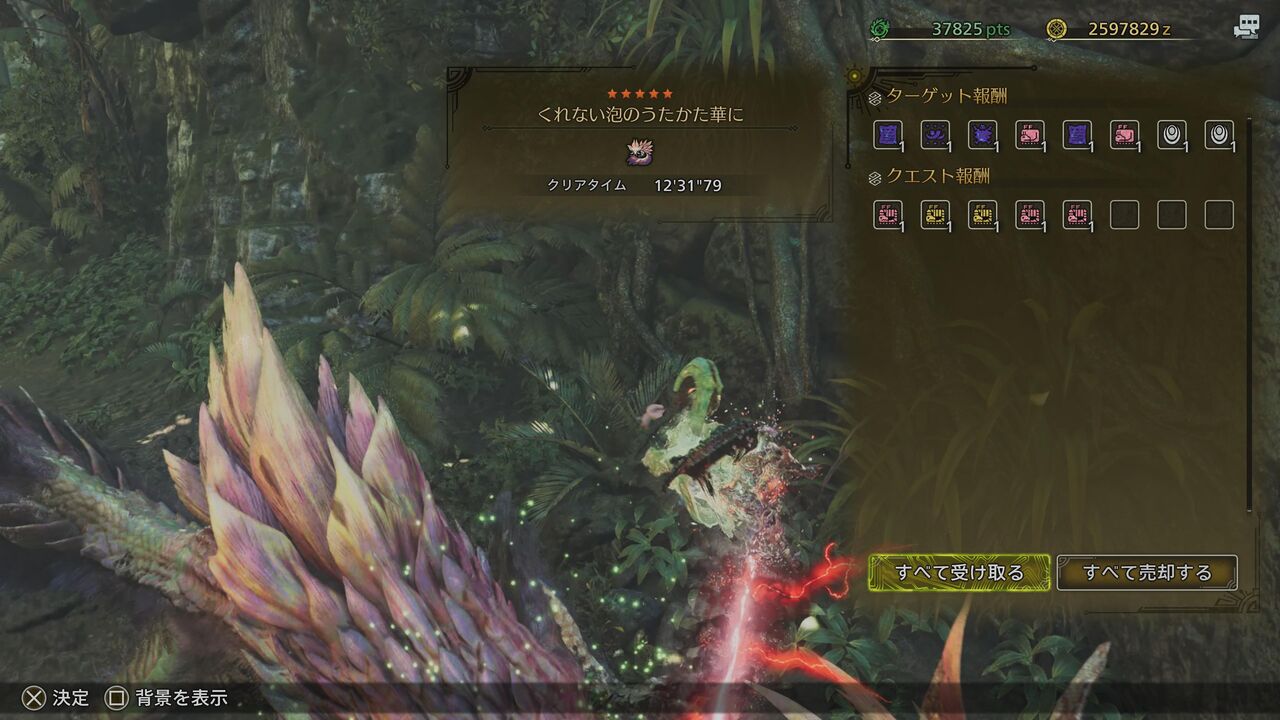Select the すべて売却する button

coord(1147,573)
